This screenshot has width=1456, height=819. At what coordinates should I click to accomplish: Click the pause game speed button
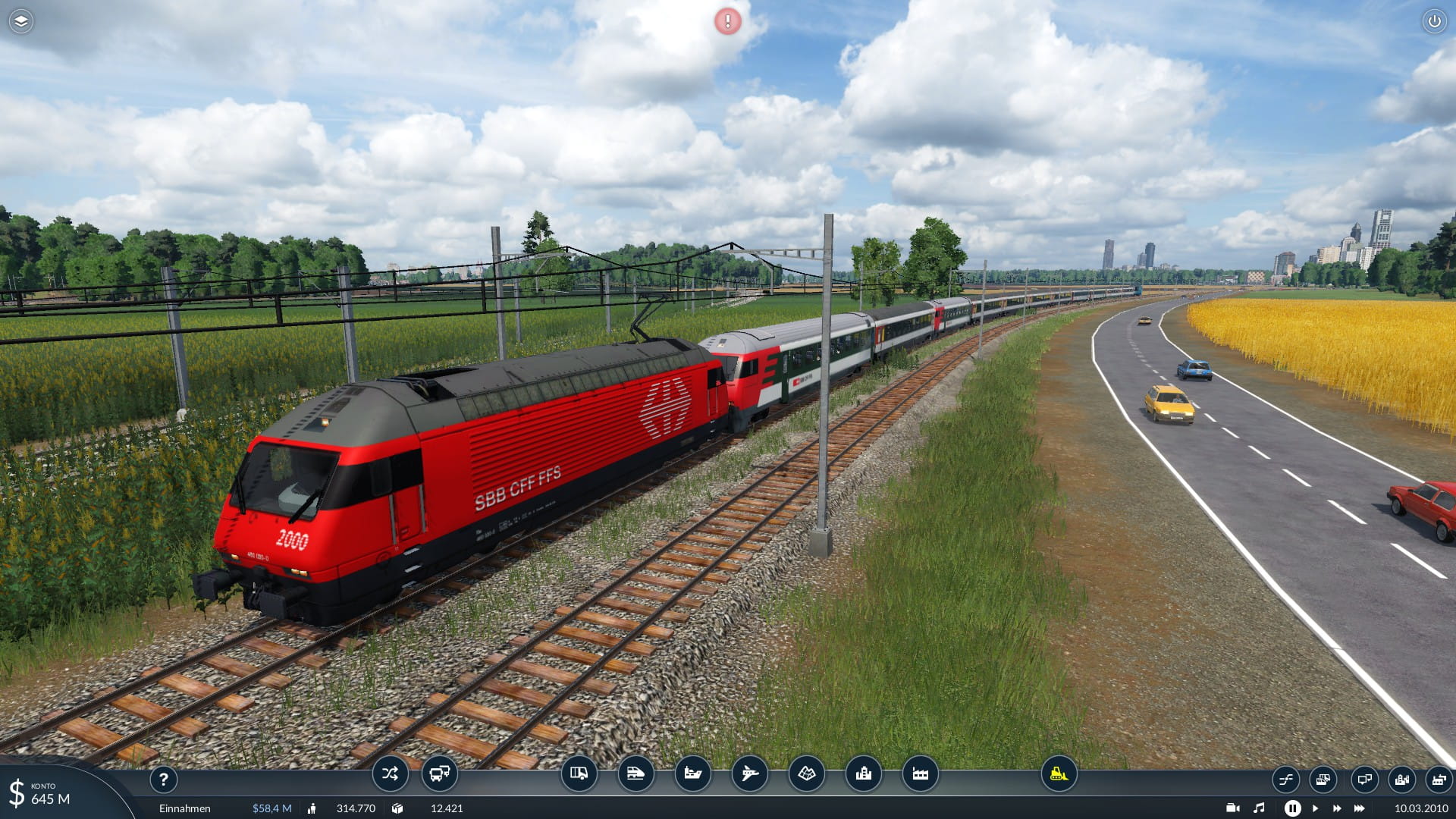1292,808
